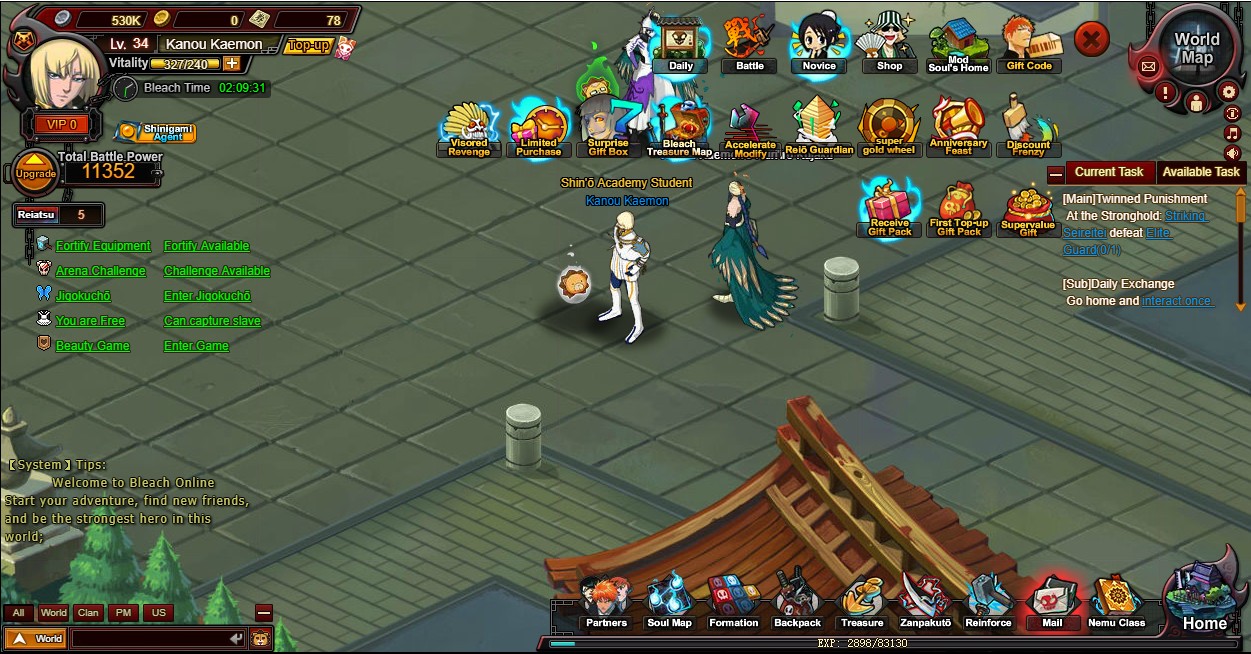Viewport: 1251px width, 654px height.
Task: Open the Backpack inventory
Action: (x=797, y=603)
